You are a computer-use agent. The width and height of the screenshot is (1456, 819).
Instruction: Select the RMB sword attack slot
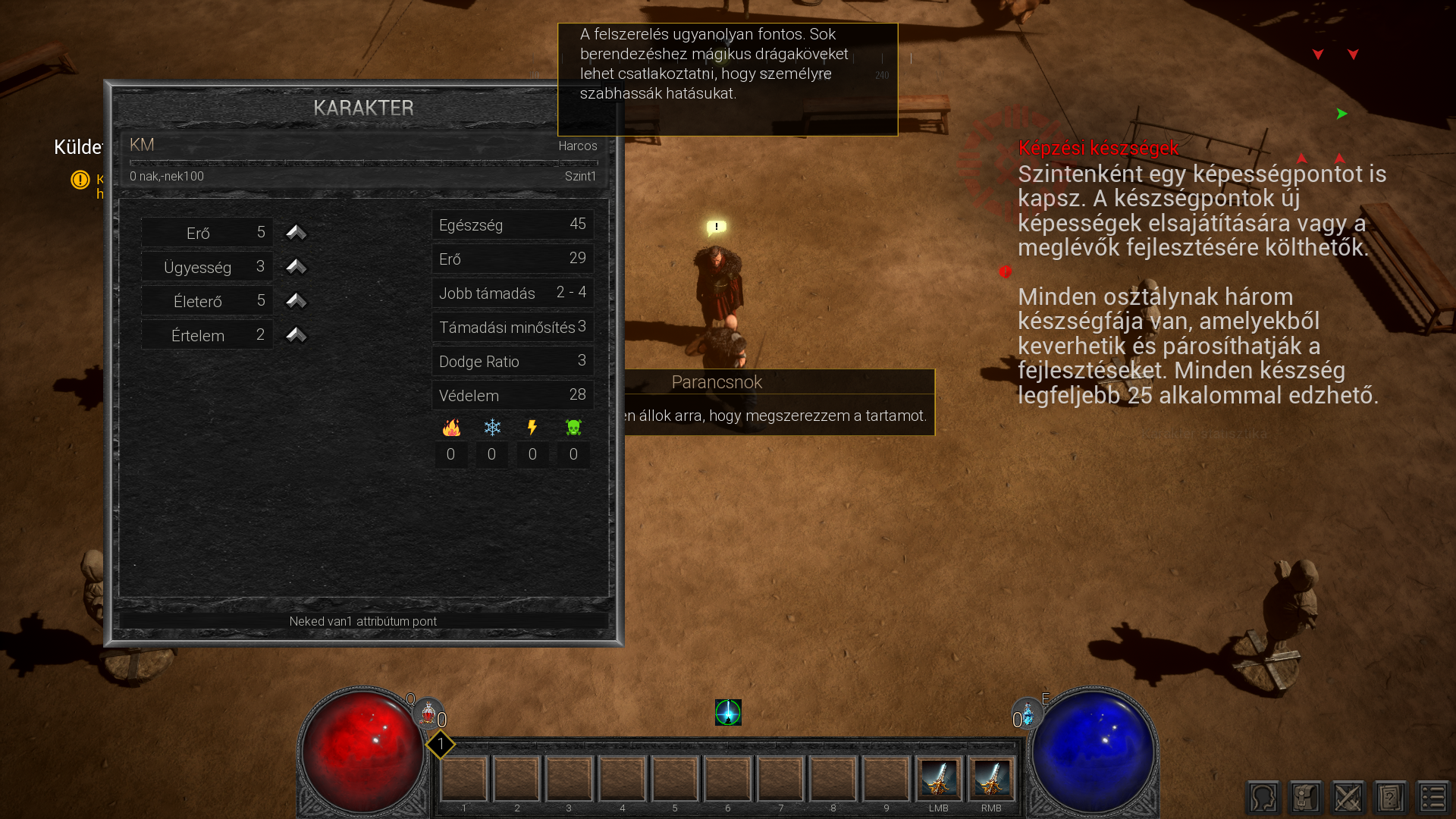pos(991,778)
